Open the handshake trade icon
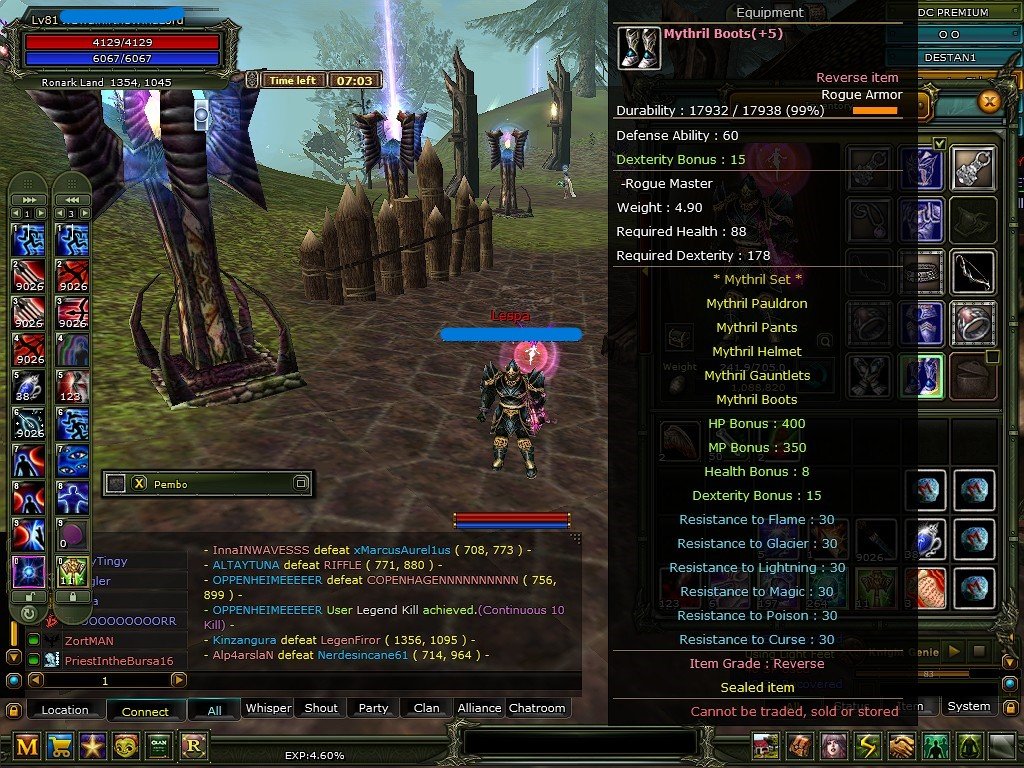Screen dimensions: 1024x768 click(x=902, y=746)
